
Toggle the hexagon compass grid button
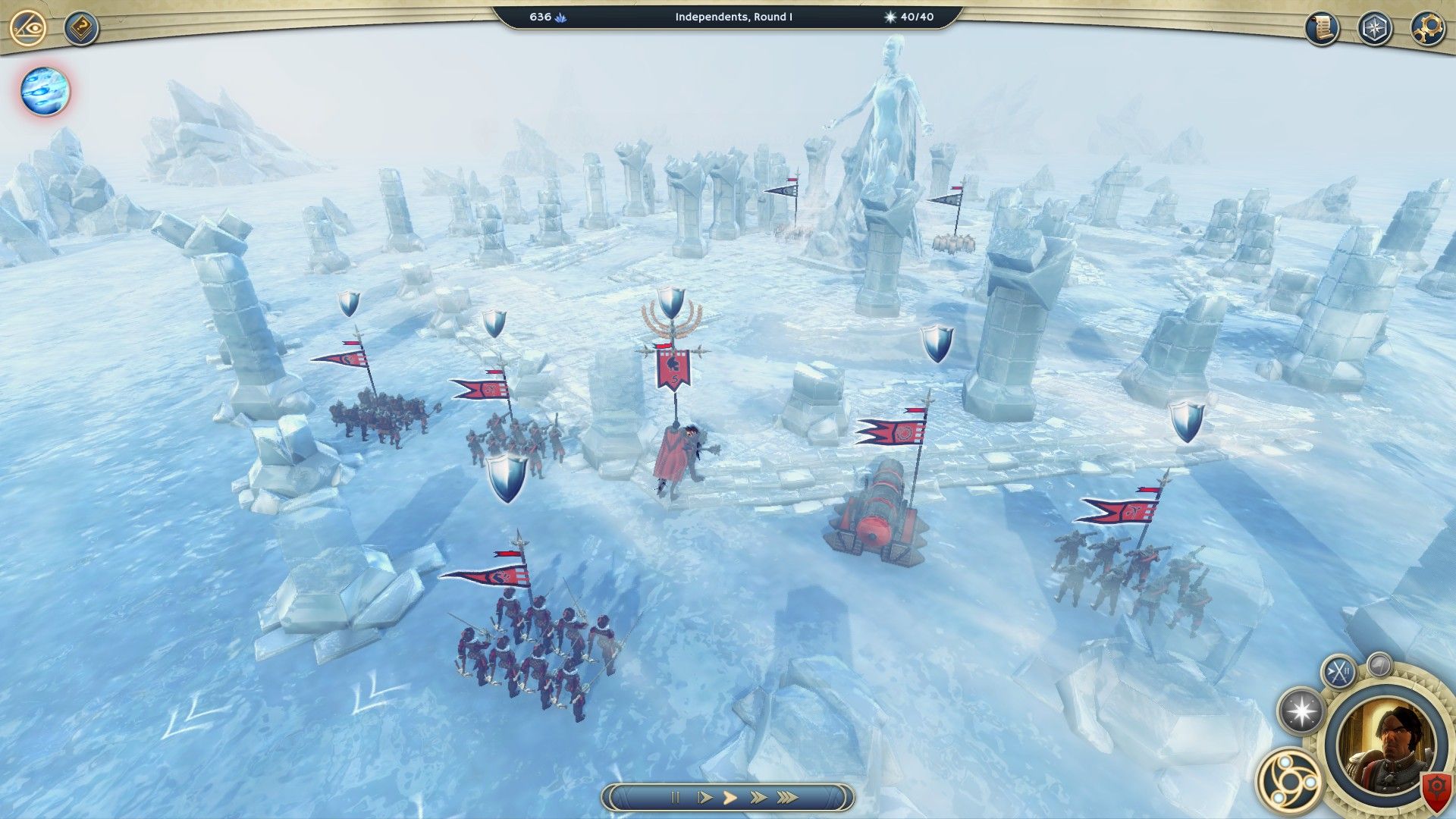(1374, 29)
